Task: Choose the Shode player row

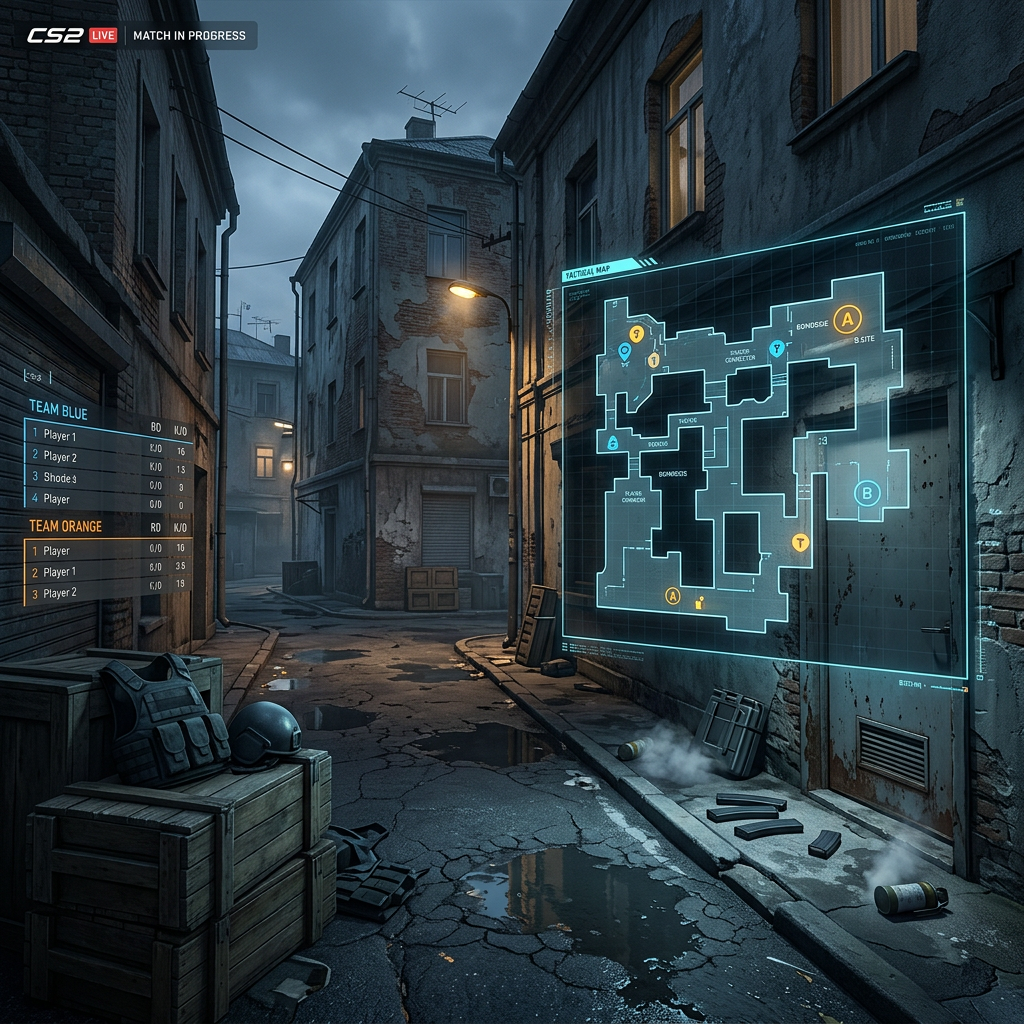Action: tap(60, 478)
